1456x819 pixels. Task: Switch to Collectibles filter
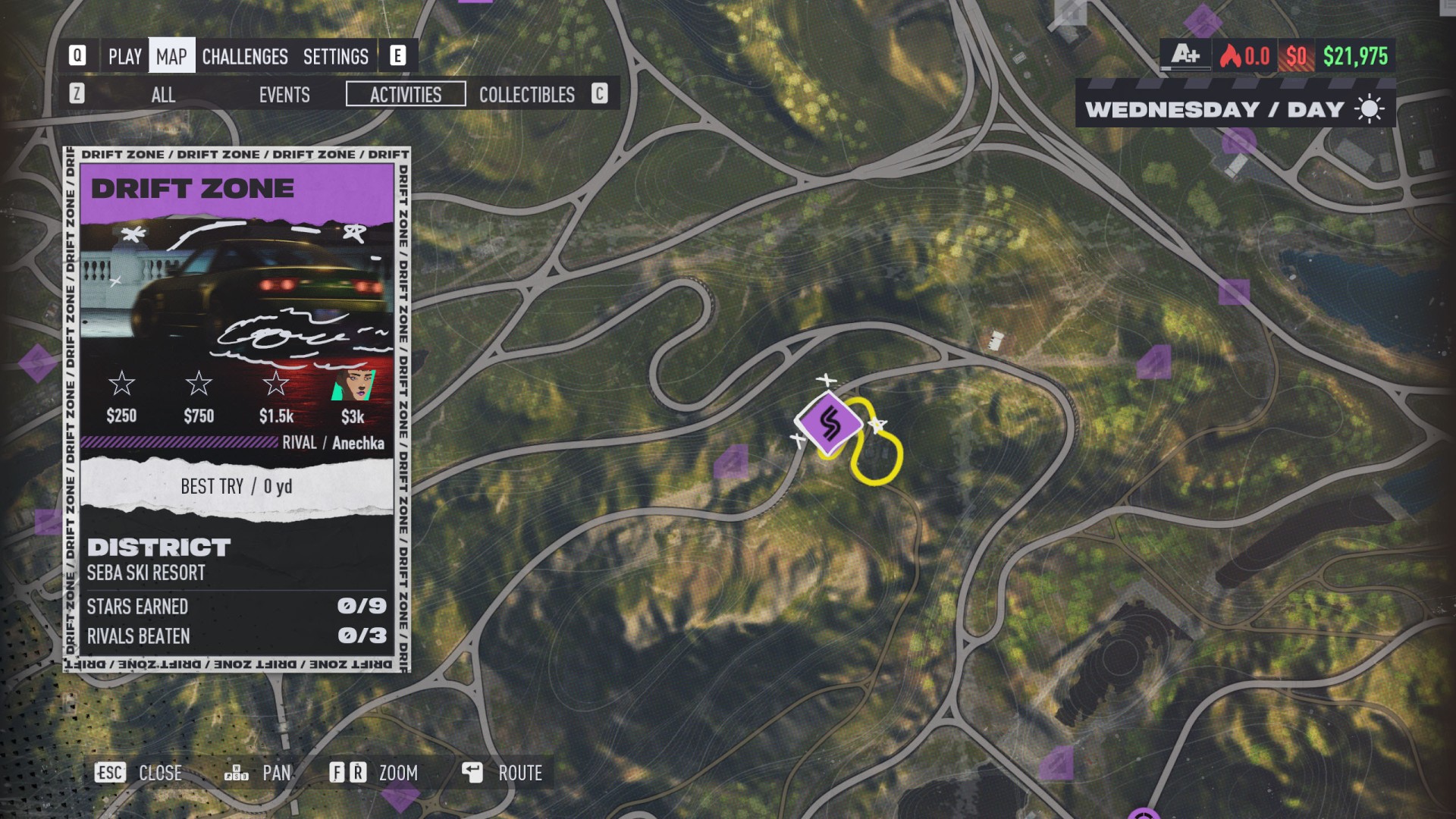[526, 95]
